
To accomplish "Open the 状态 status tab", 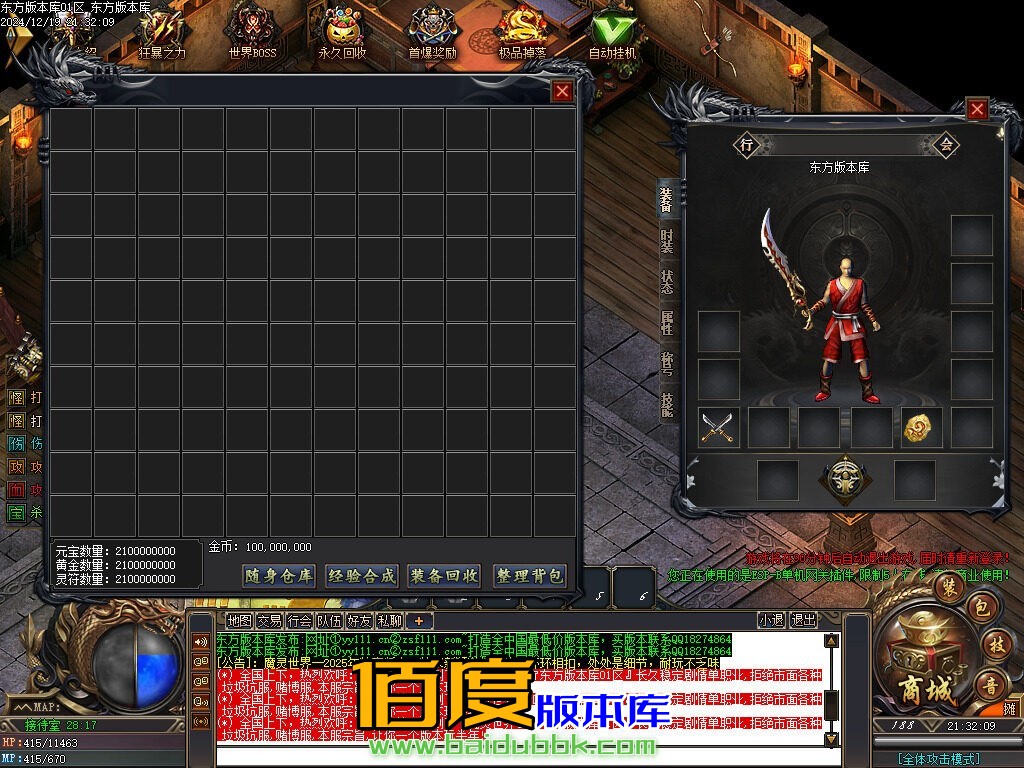I will [667, 282].
